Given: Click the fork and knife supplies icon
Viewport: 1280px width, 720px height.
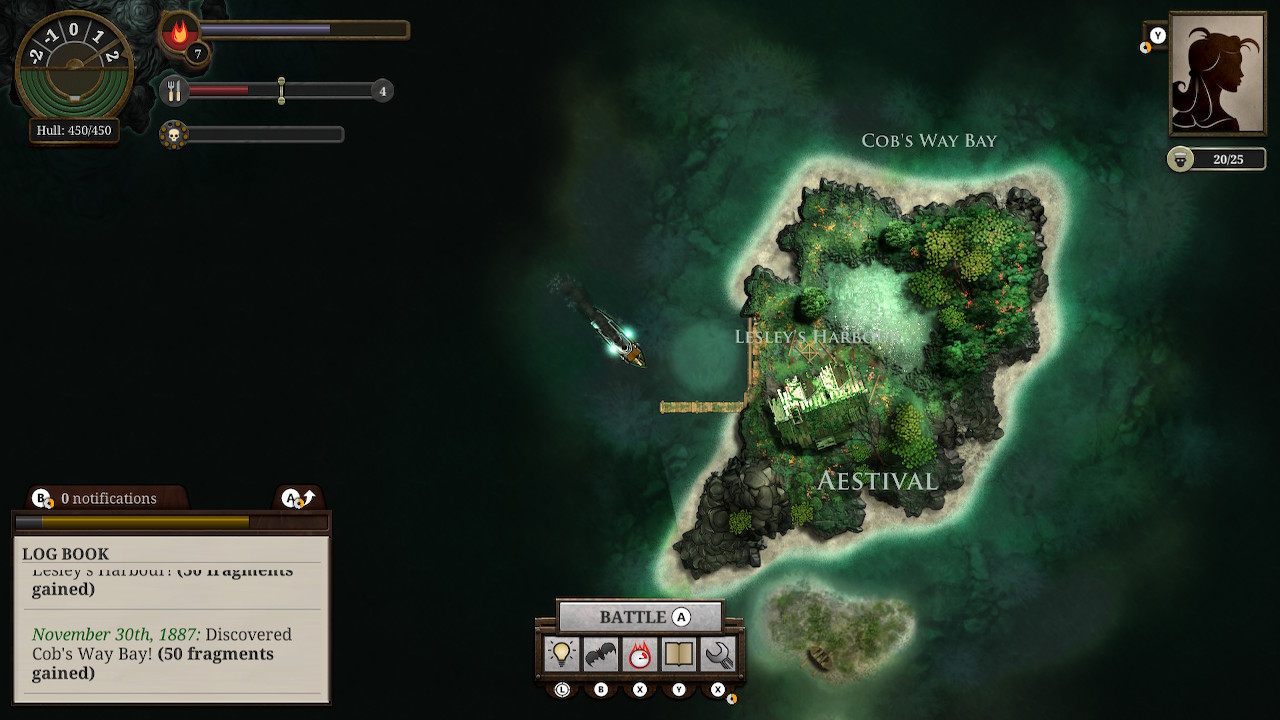Looking at the screenshot, I should (x=172, y=89).
